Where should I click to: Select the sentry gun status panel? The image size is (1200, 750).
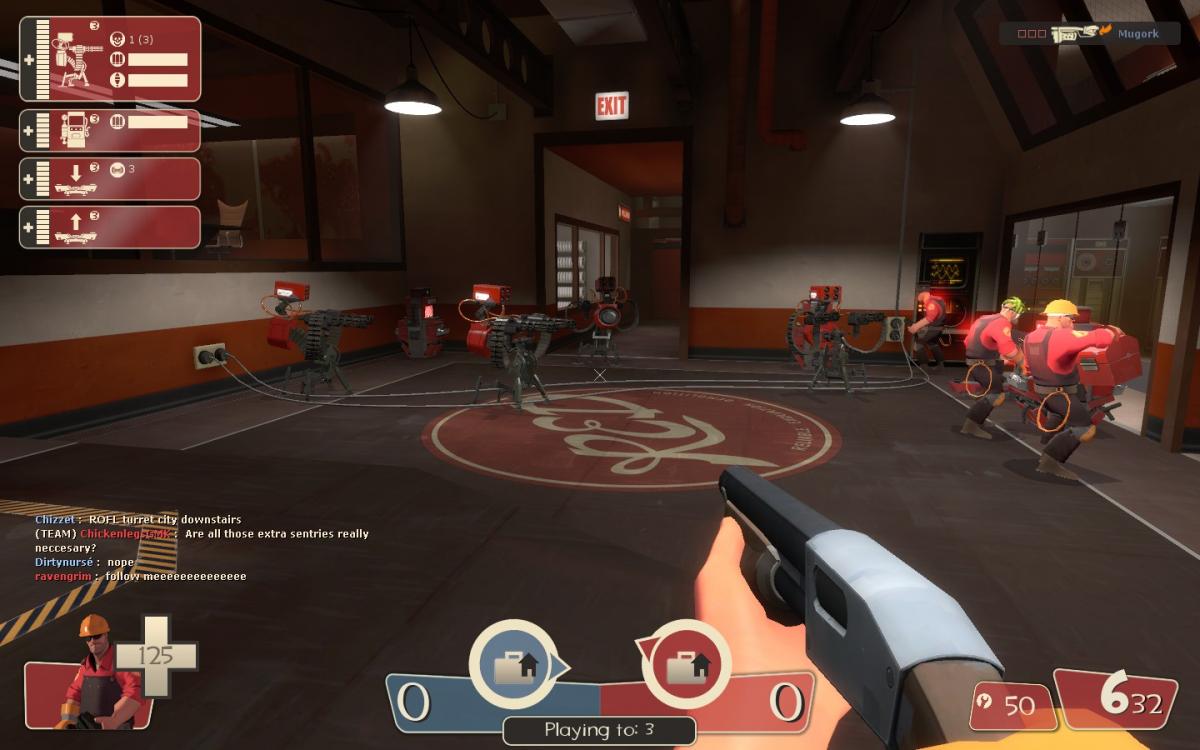pos(110,59)
